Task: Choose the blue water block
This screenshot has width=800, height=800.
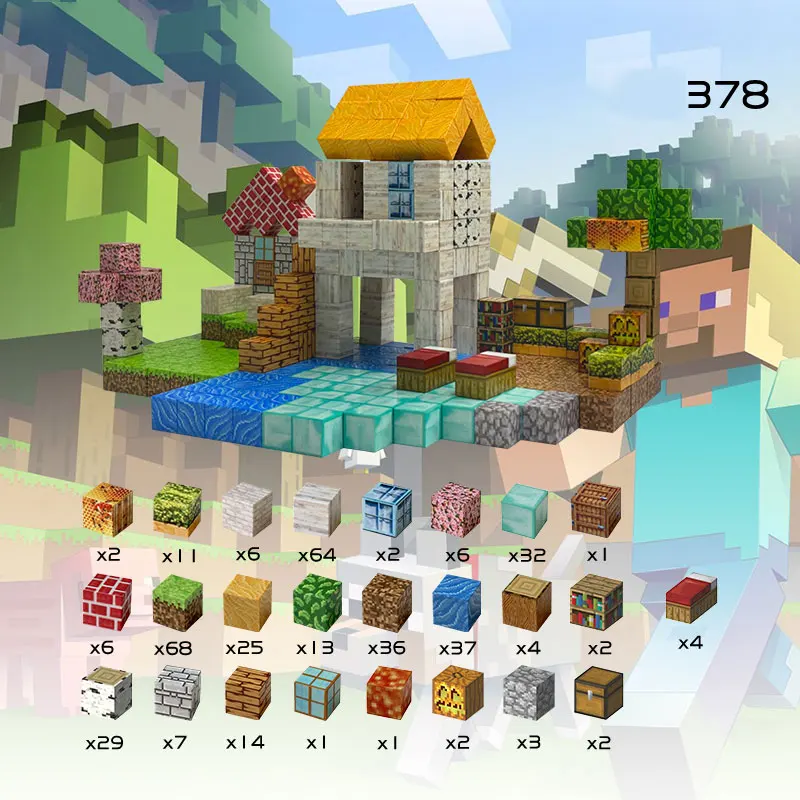Action: pos(456,602)
